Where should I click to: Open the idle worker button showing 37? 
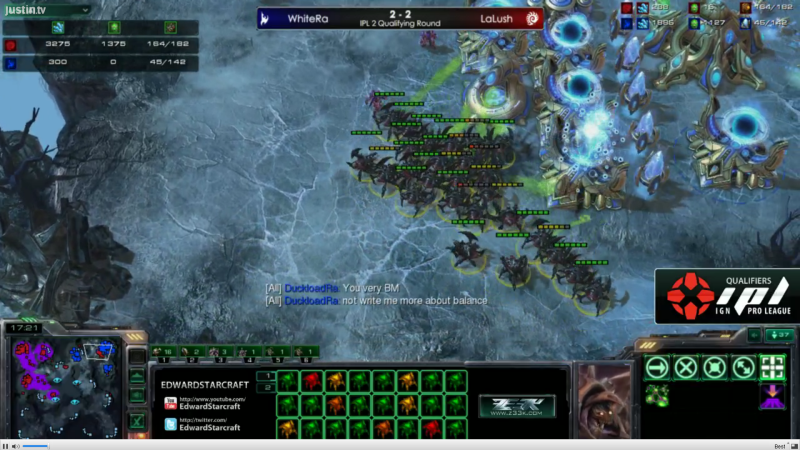point(780,335)
